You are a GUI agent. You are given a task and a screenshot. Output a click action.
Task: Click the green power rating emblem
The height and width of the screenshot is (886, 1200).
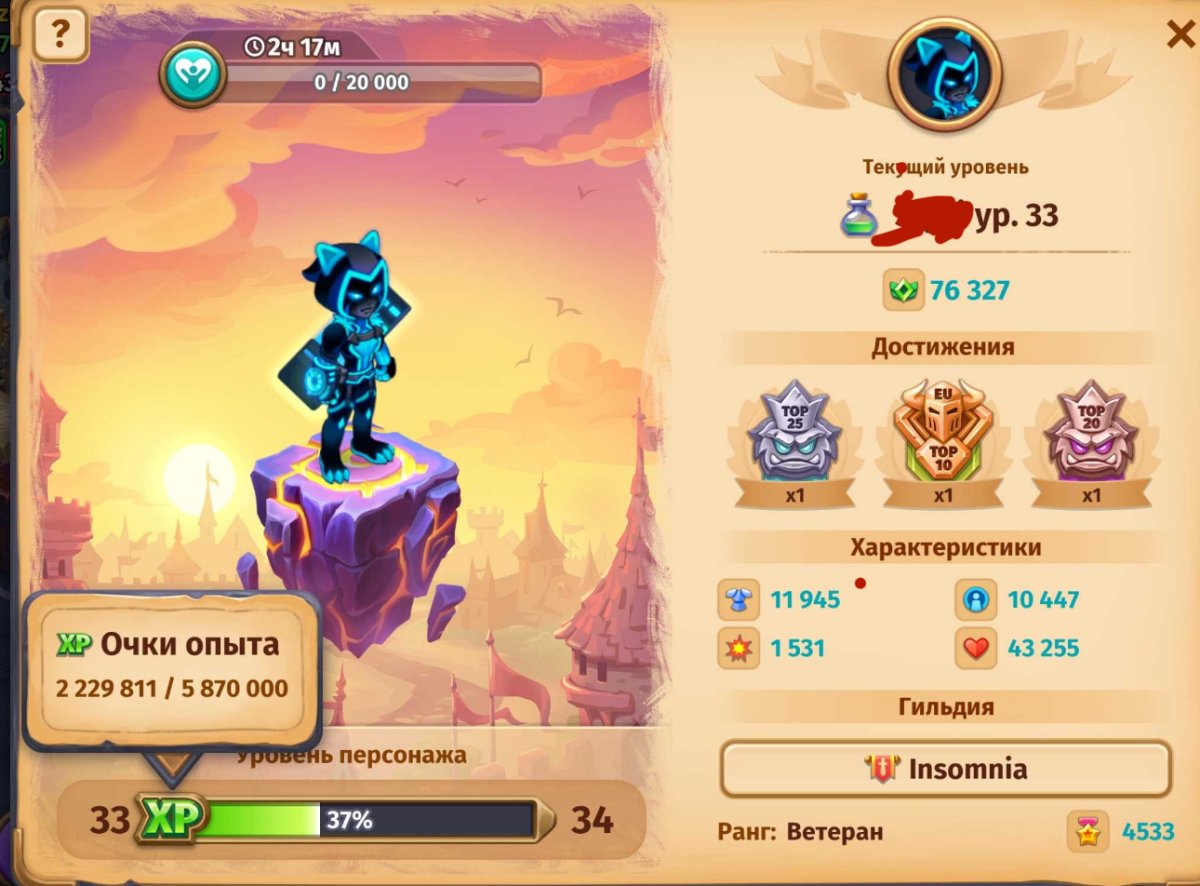tap(904, 291)
